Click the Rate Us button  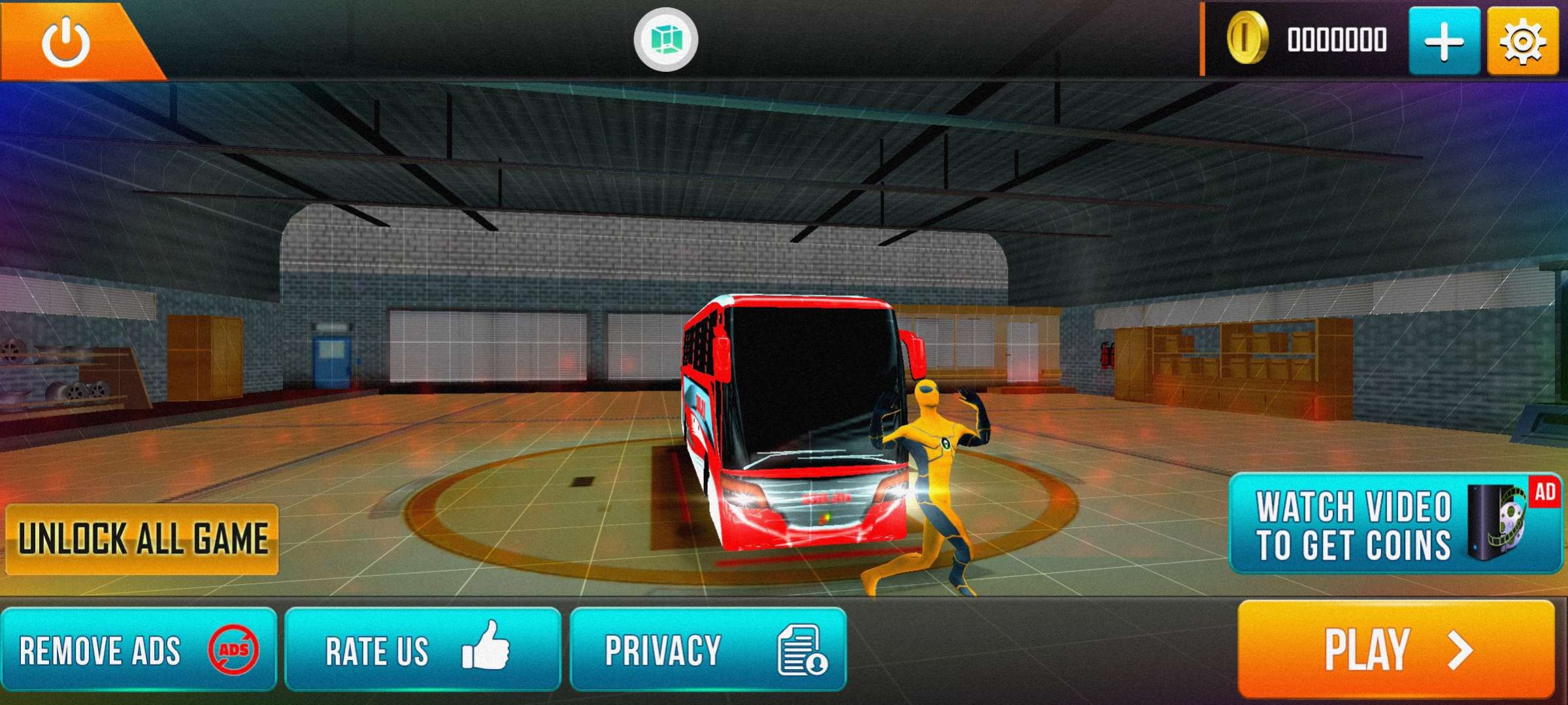(x=422, y=649)
